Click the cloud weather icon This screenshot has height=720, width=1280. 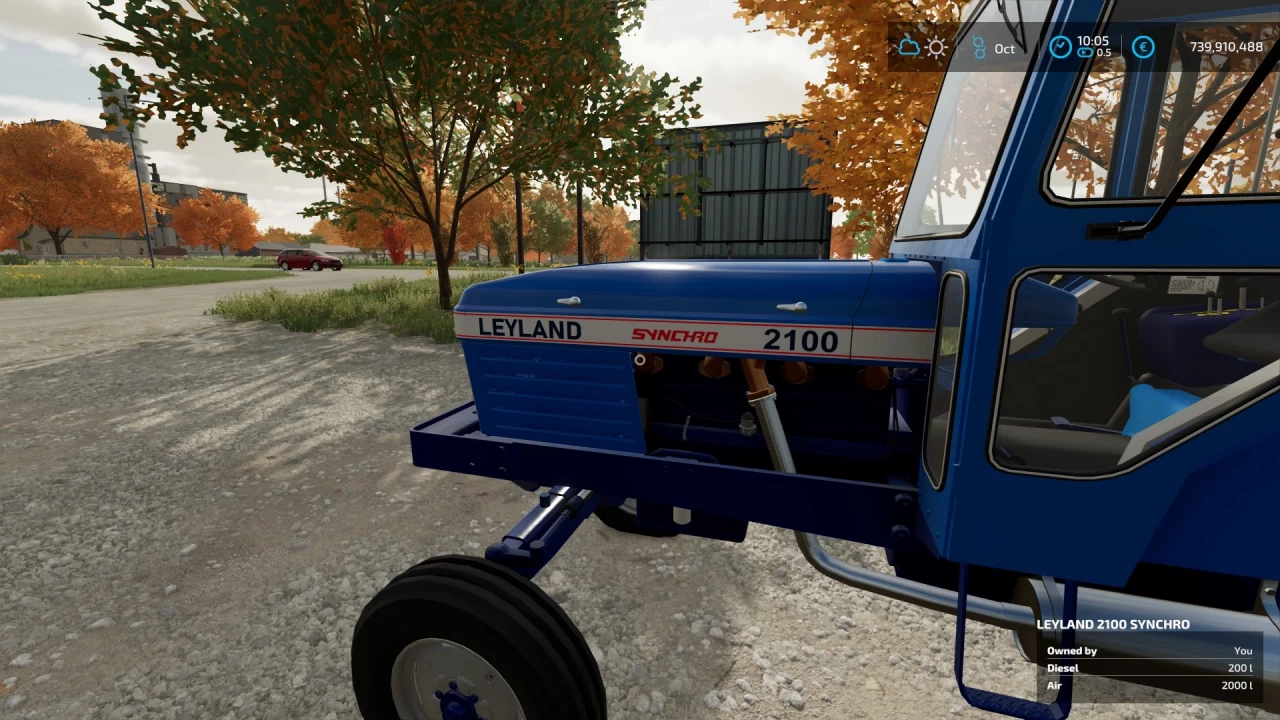[909, 47]
